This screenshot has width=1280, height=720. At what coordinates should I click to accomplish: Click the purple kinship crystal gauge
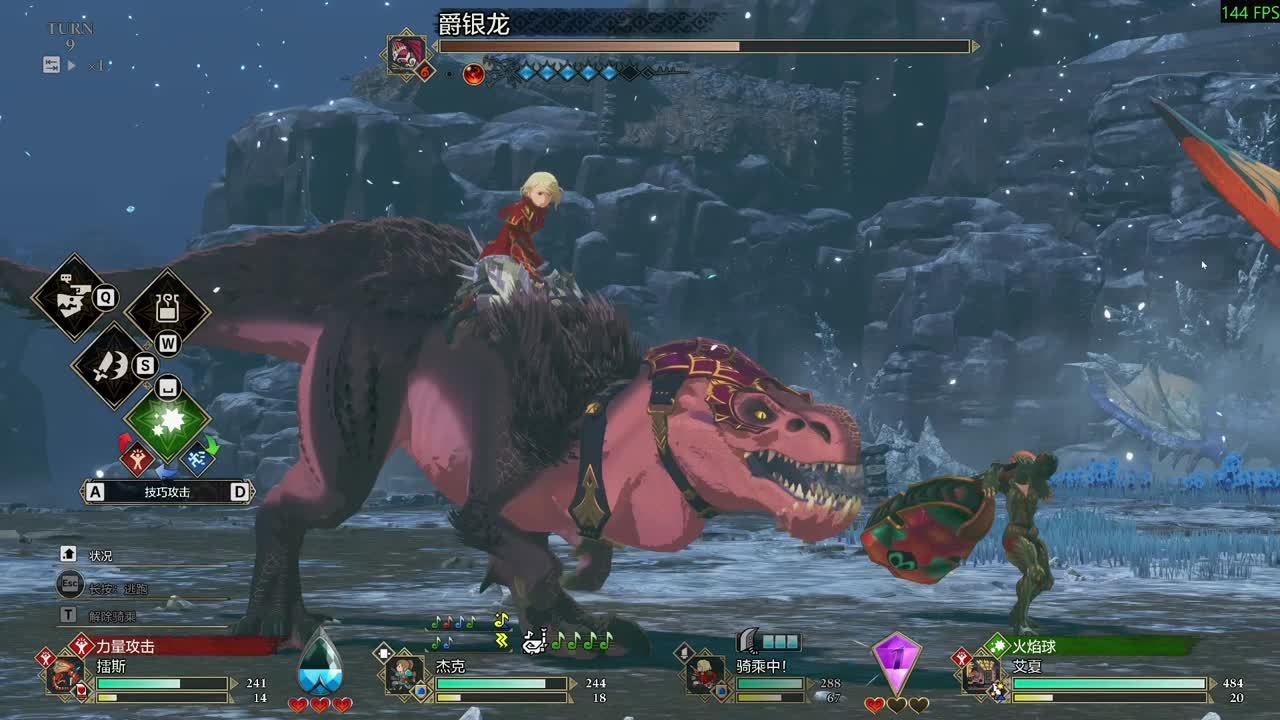pos(896,663)
